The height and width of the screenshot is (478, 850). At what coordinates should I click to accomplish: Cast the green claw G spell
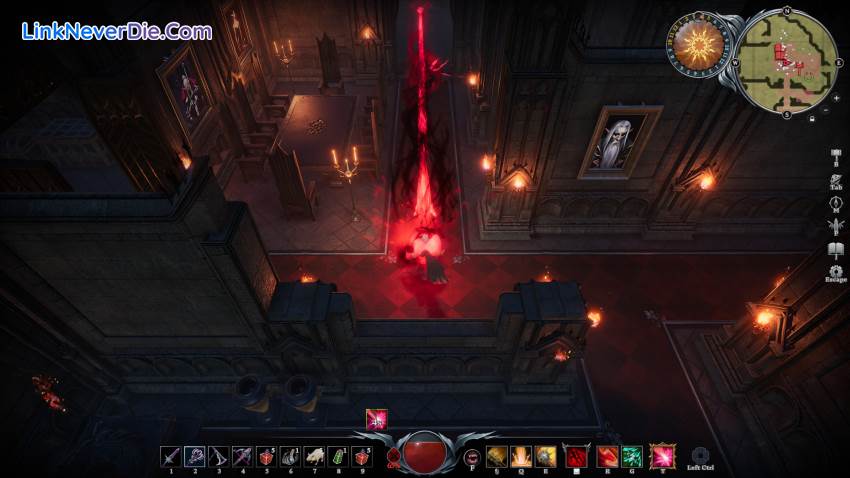630,457
